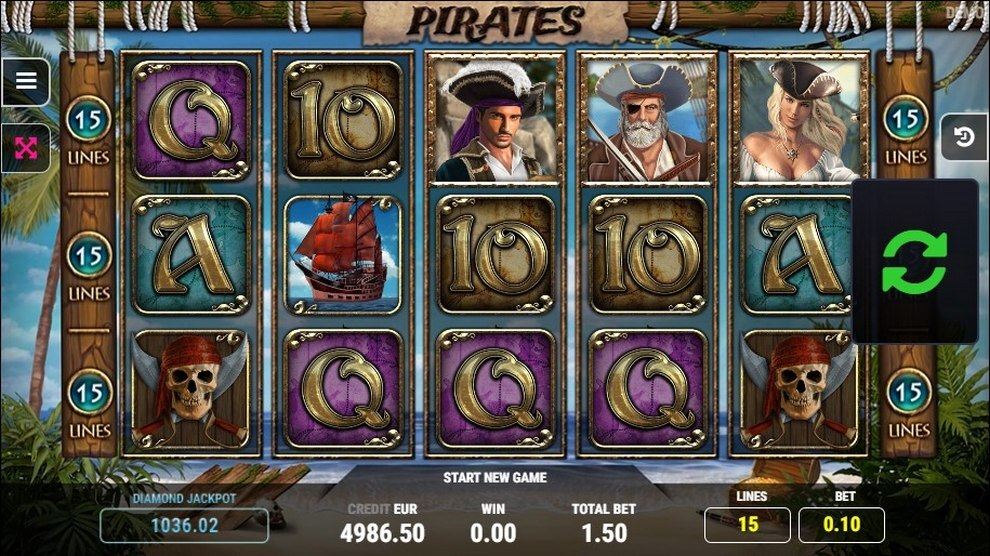
Task: Activate the autoplay button
Action: [x=964, y=138]
